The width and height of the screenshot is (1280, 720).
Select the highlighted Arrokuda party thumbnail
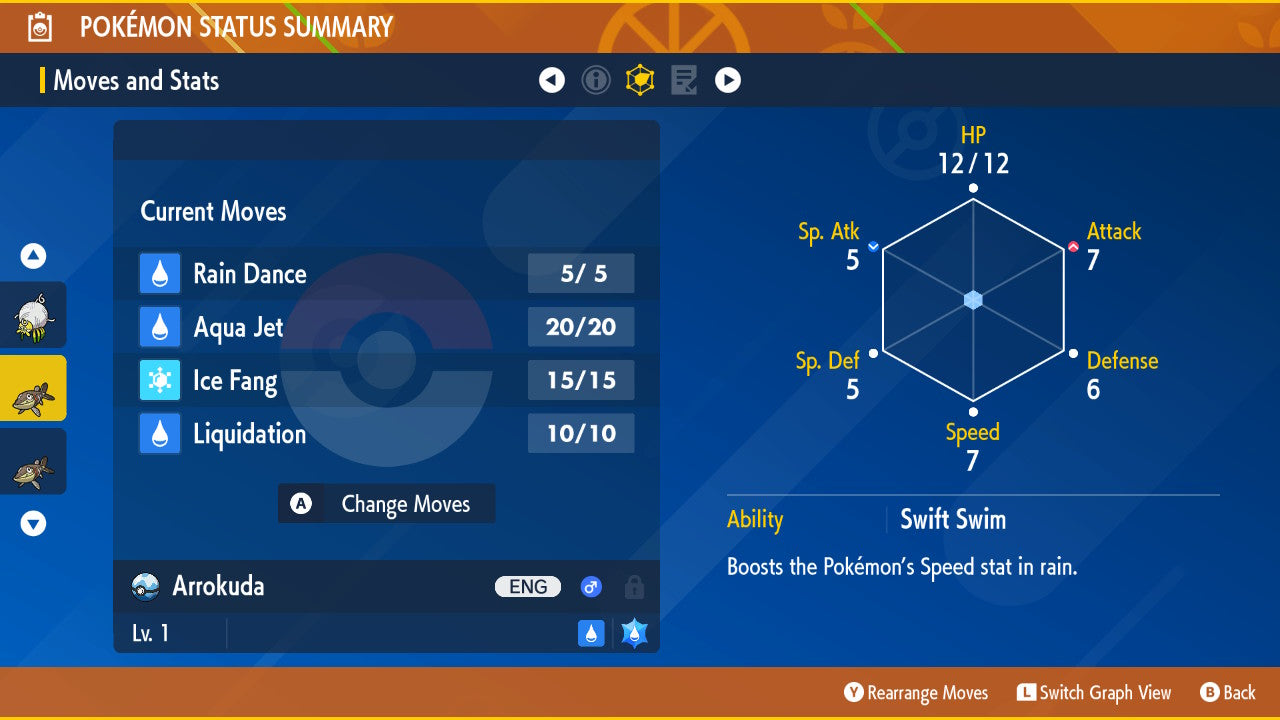coord(33,388)
